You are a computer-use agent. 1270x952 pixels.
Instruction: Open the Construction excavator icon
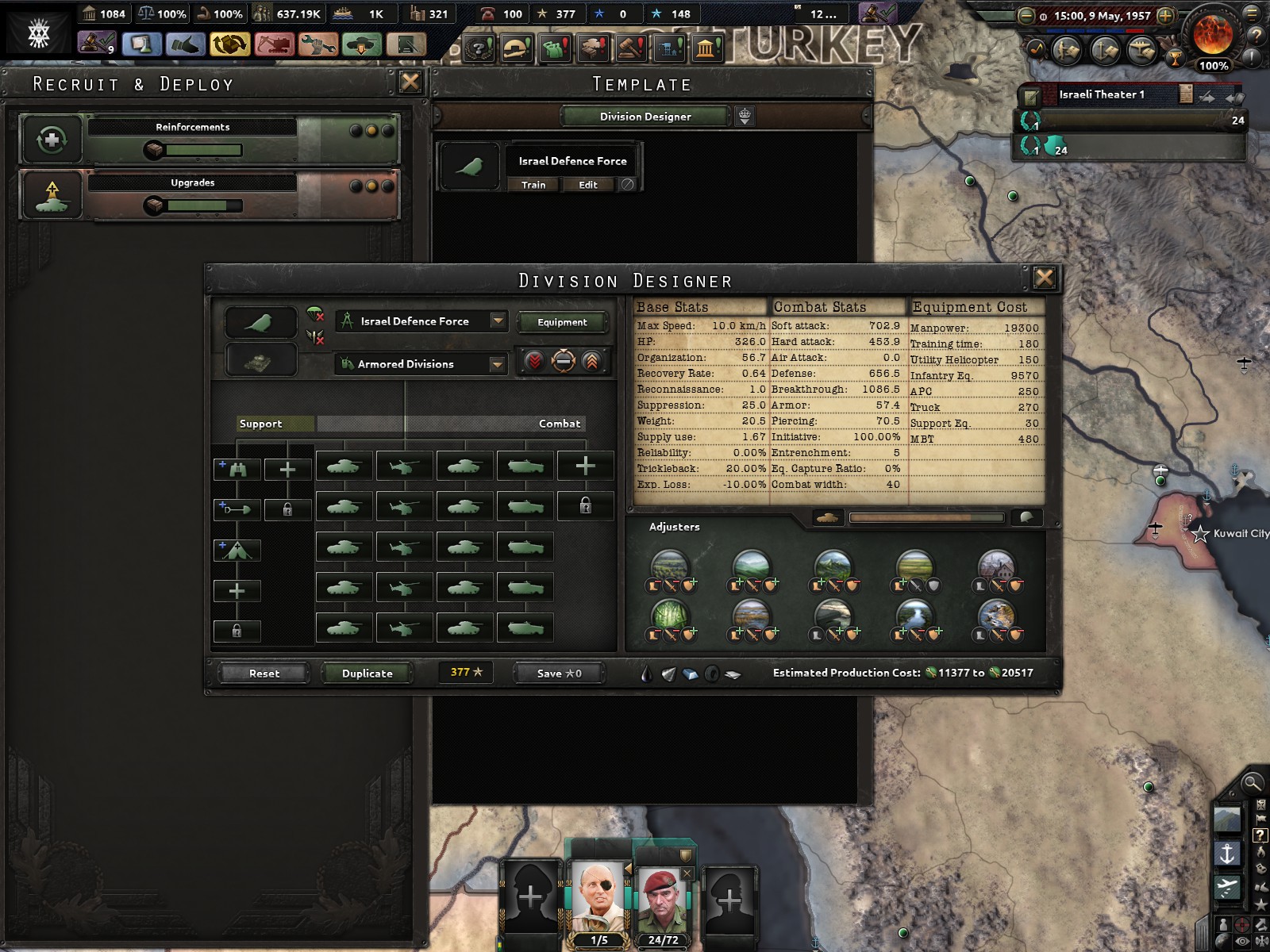(x=274, y=45)
